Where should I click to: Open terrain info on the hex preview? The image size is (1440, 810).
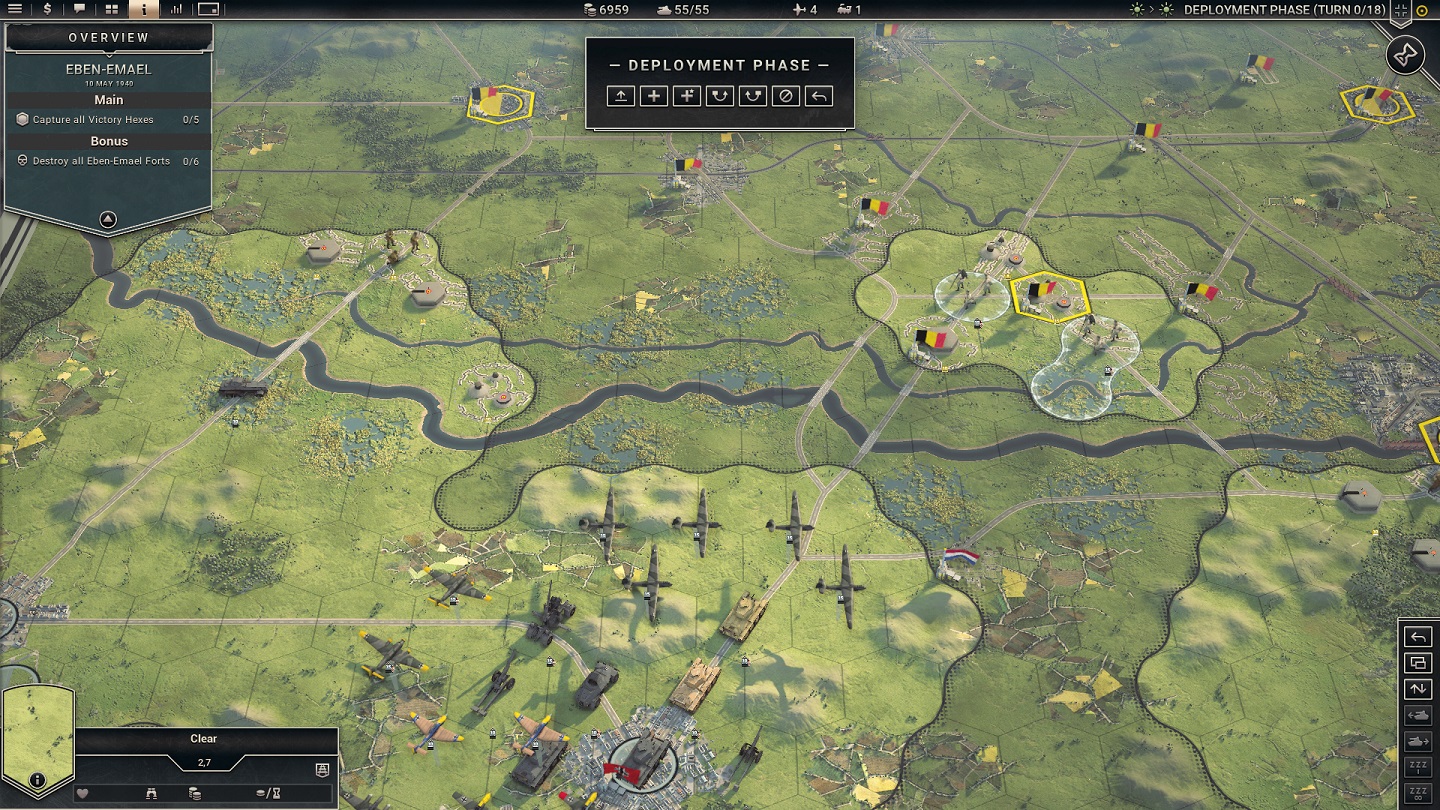point(37,780)
